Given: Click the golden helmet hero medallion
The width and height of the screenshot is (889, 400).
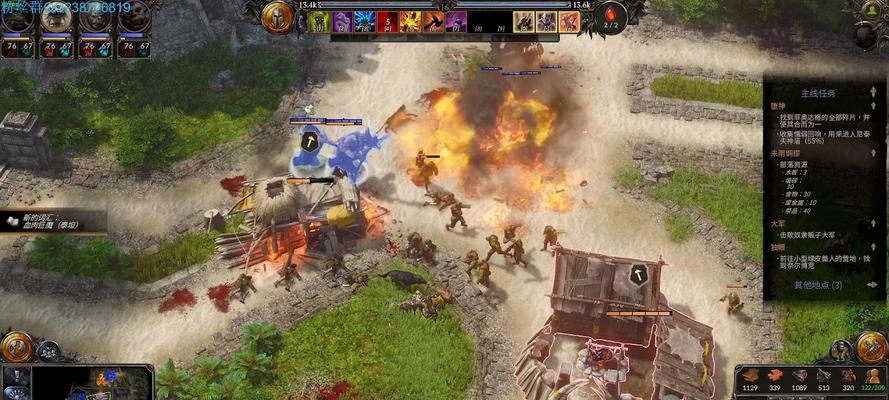Looking at the screenshot, I should click(x=277, y=16).
